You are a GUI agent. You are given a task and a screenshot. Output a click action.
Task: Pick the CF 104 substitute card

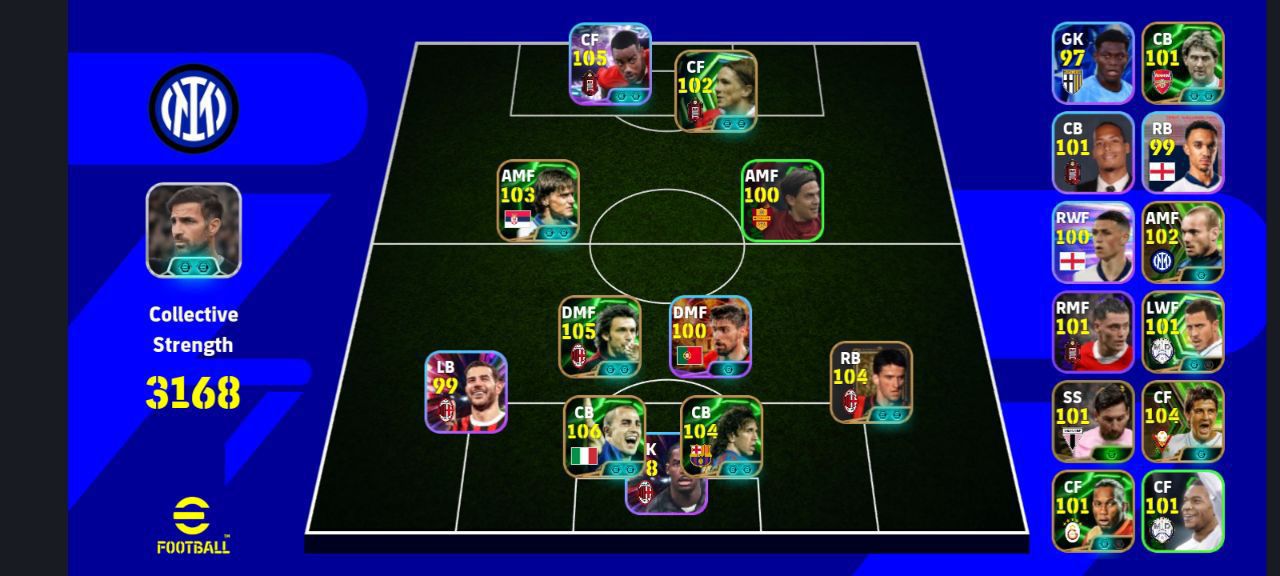pos(1183,421)
